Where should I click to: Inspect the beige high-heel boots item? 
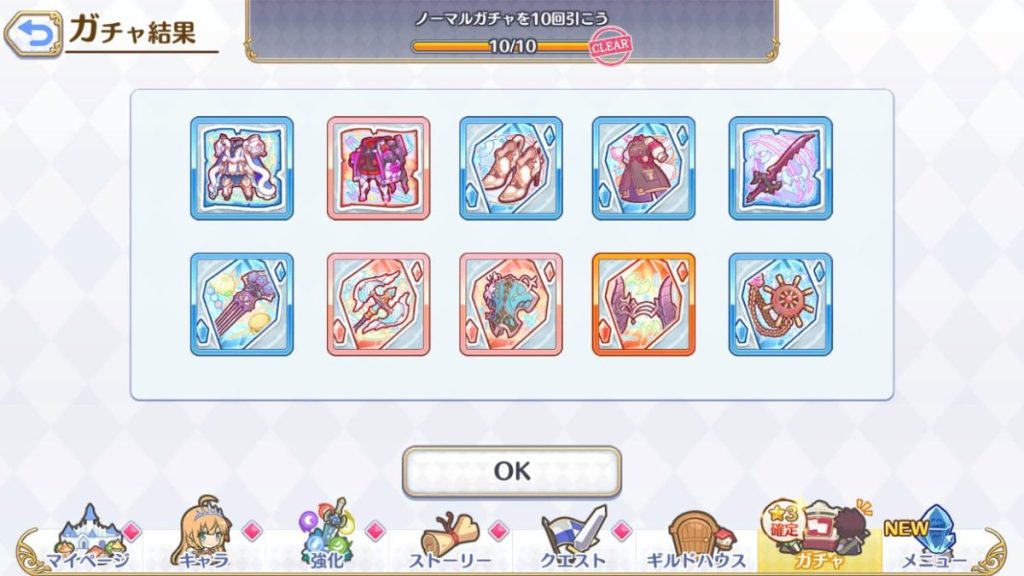point(511,168)
